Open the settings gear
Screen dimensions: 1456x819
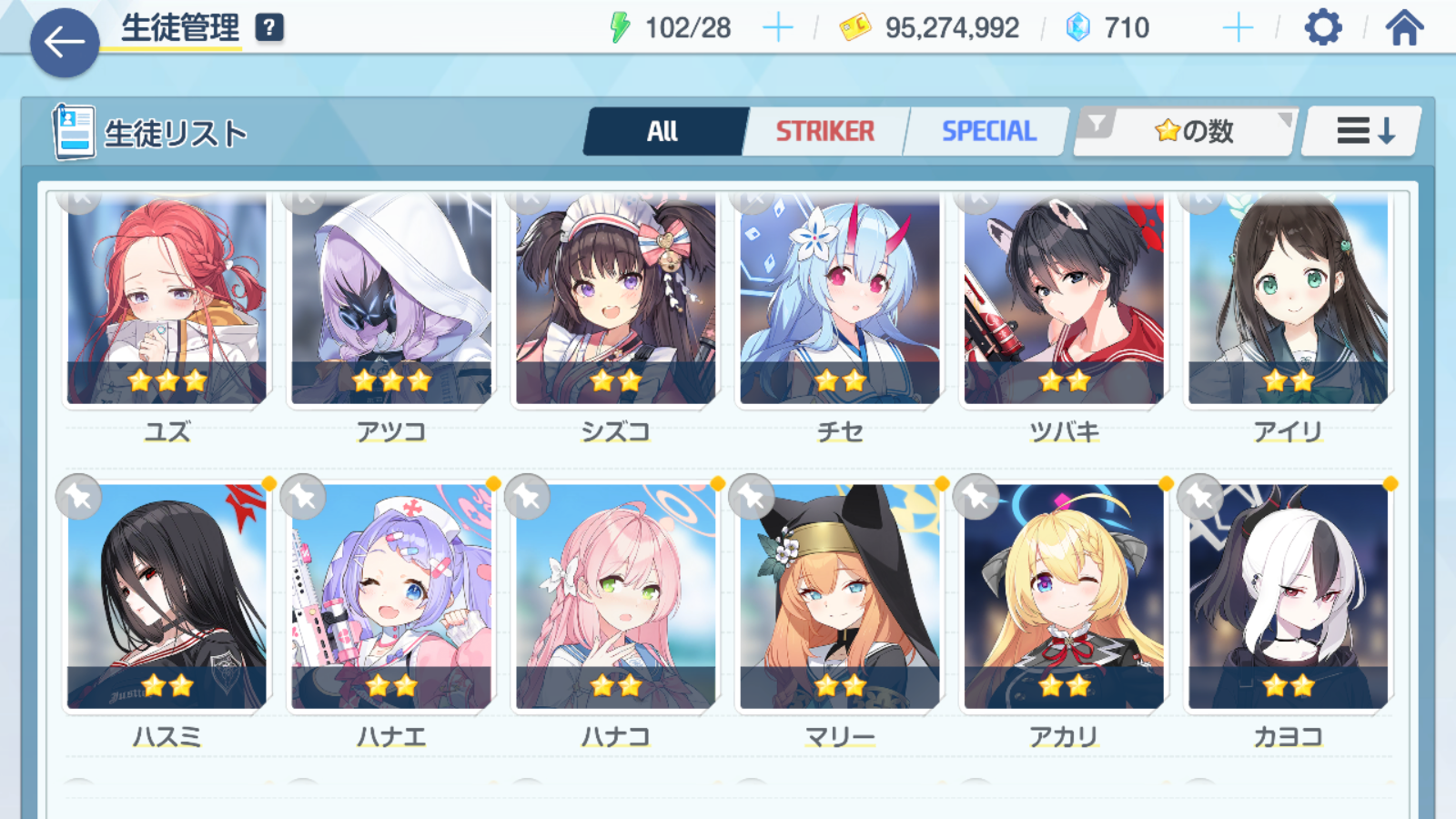[x=1322, y=28]
